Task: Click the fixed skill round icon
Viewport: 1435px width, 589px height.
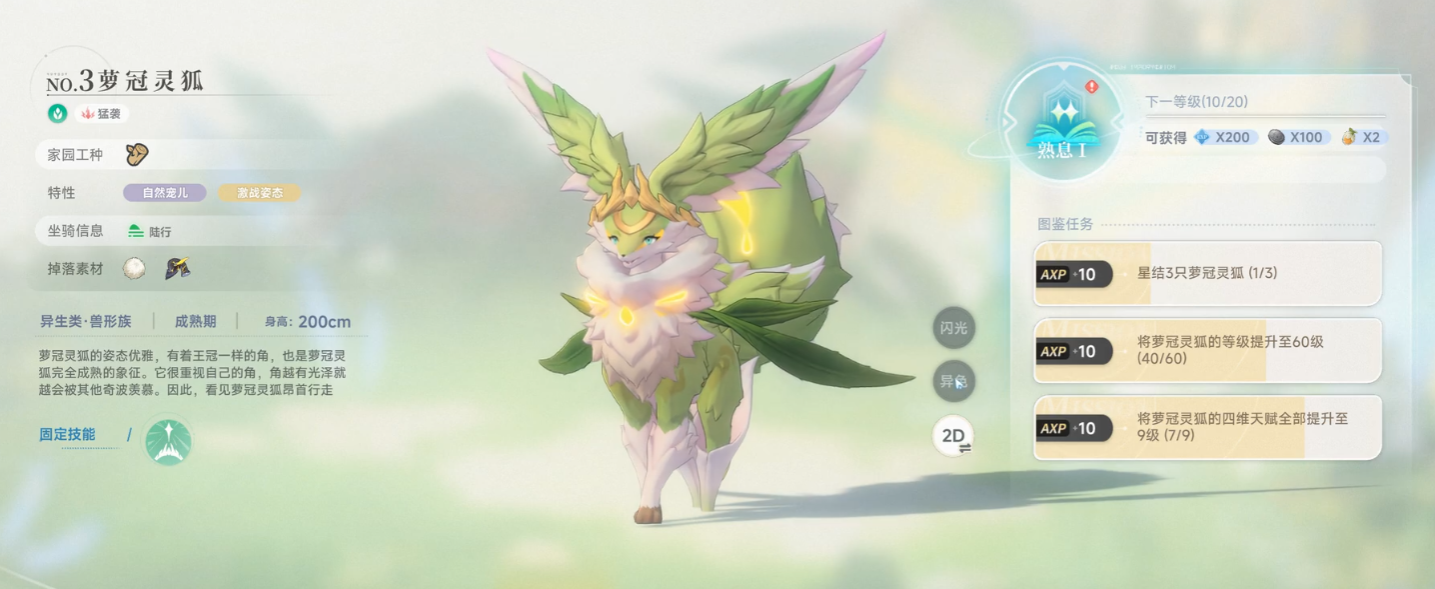Action: coord(168,442)
